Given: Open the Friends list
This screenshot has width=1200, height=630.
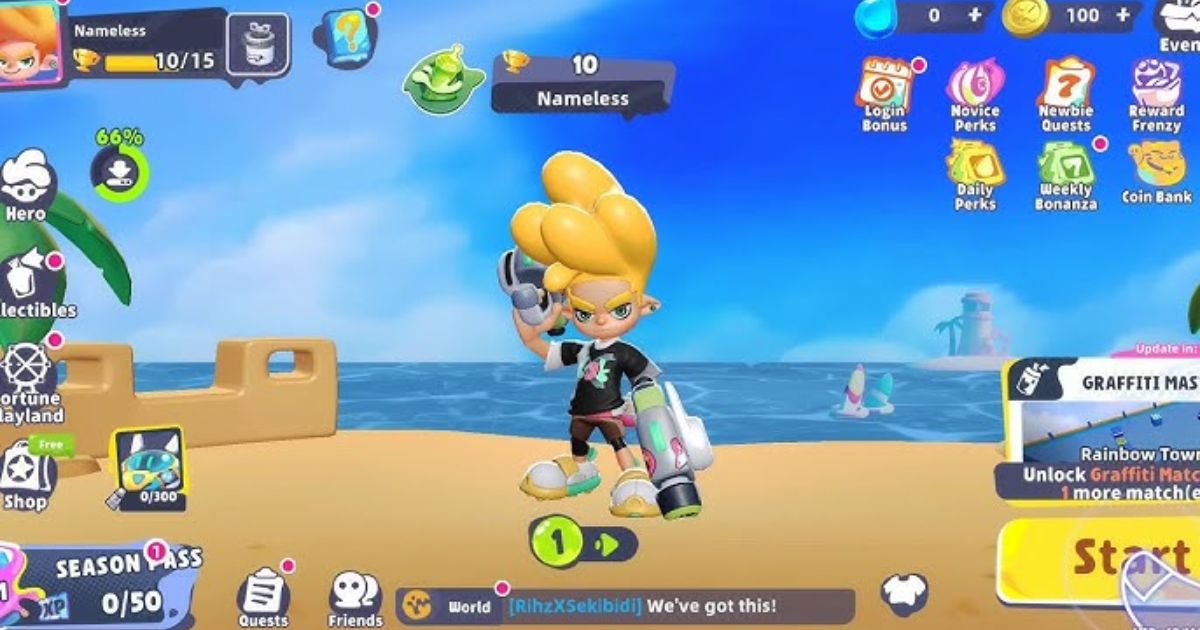Looking at the screenshot, I should [355, 597].
